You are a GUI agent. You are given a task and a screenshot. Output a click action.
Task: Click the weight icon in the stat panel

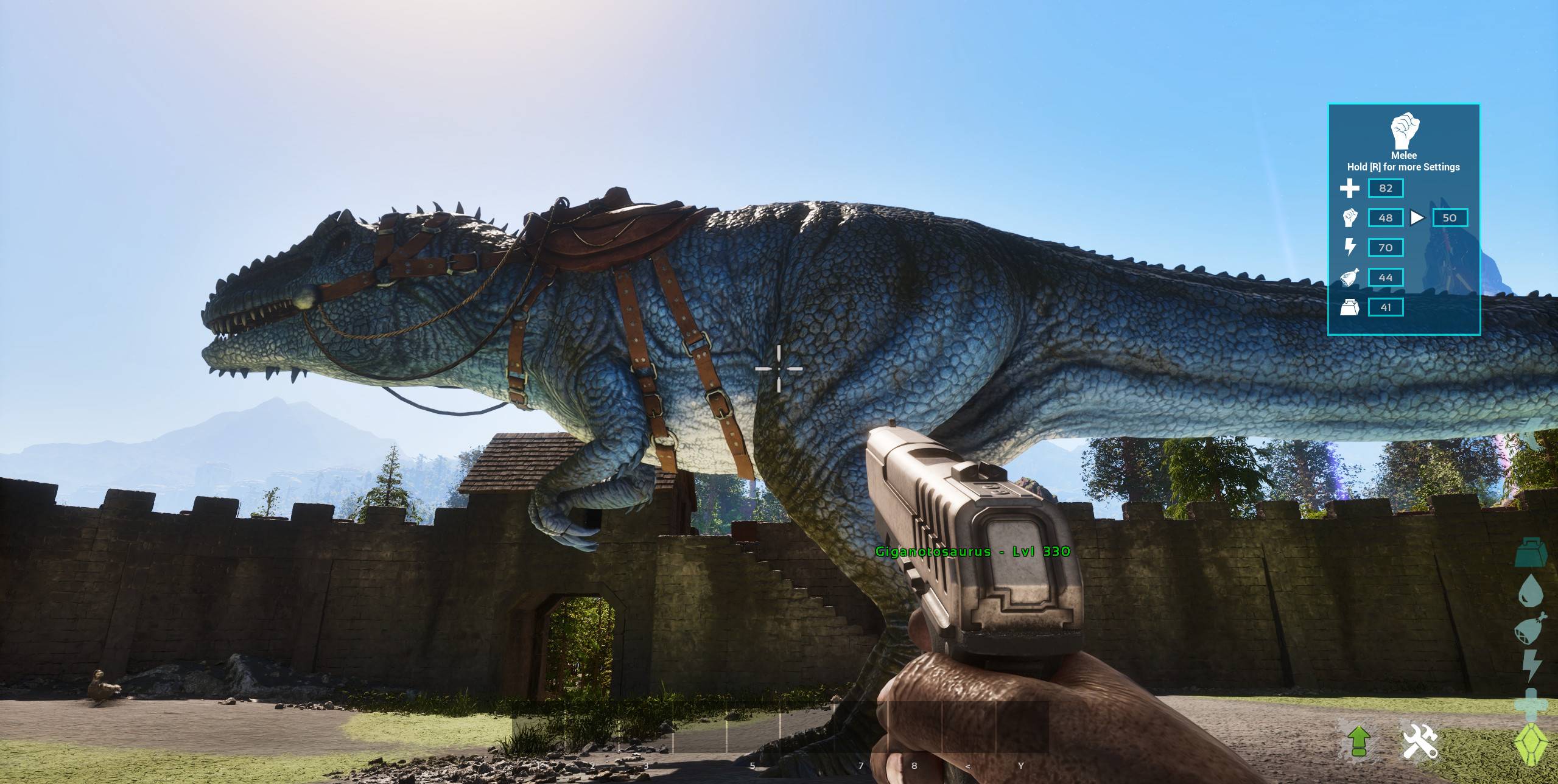click(x=1350, y=307)
